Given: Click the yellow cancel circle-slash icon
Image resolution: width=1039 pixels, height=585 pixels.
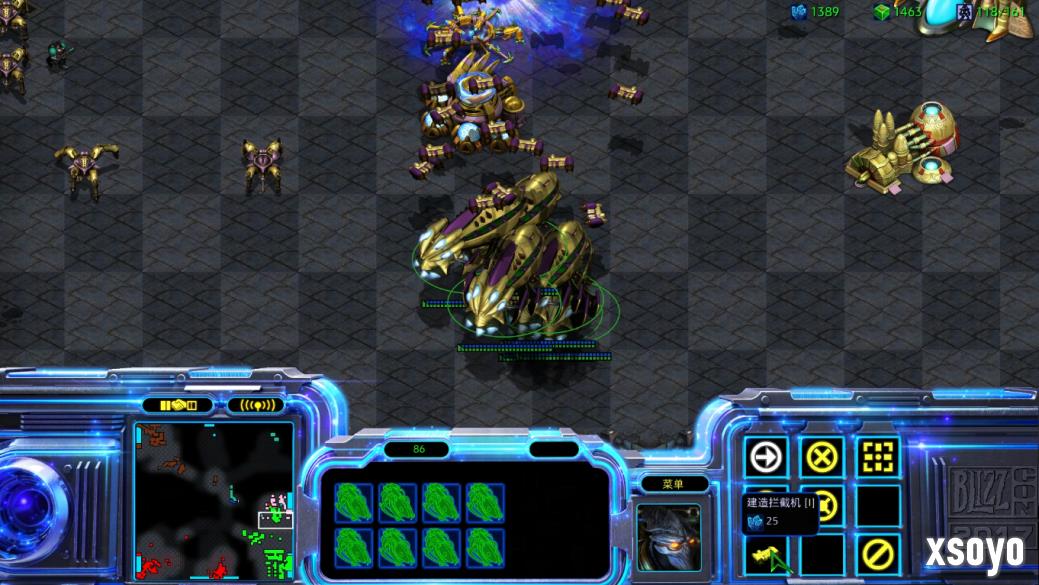Looking at the screenshot, I should (x=878, y=553).
